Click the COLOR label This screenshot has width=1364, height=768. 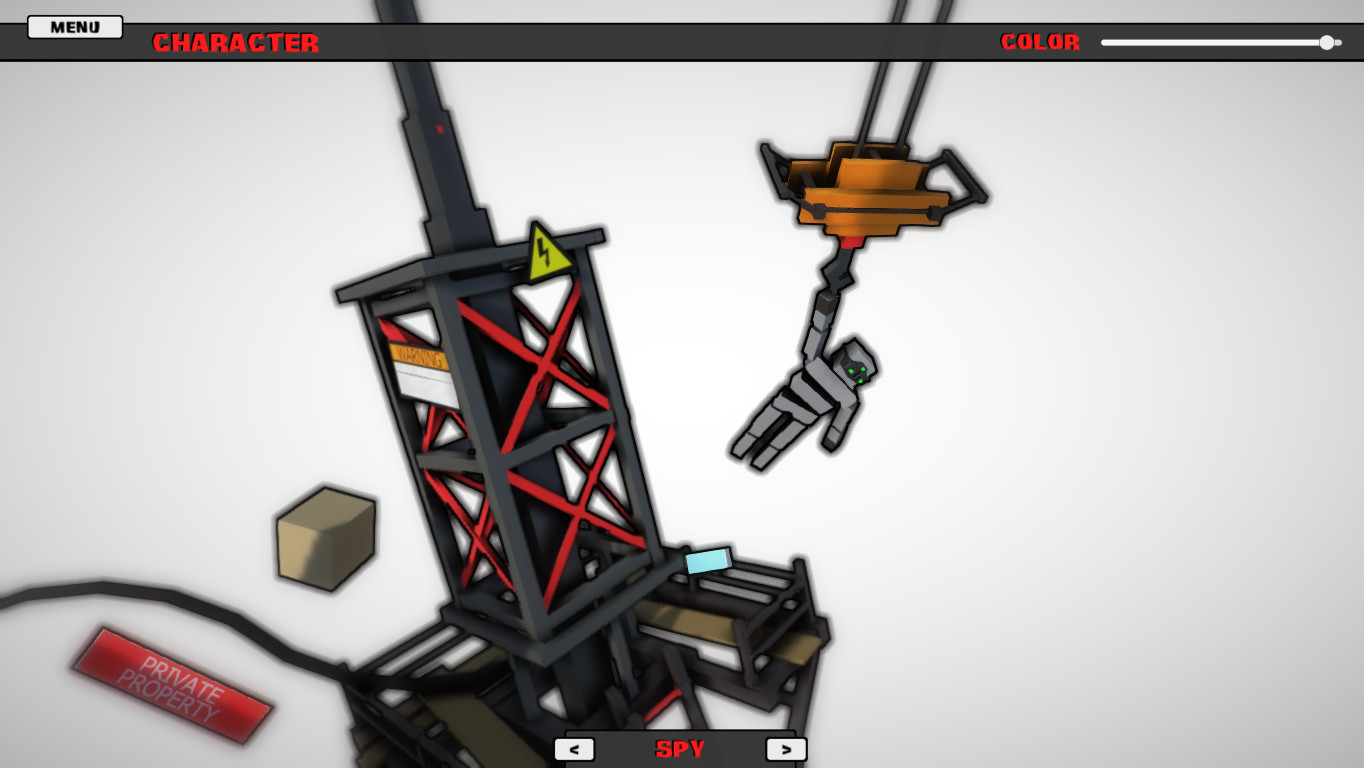pyautogui.click(x=1040, y=42)
